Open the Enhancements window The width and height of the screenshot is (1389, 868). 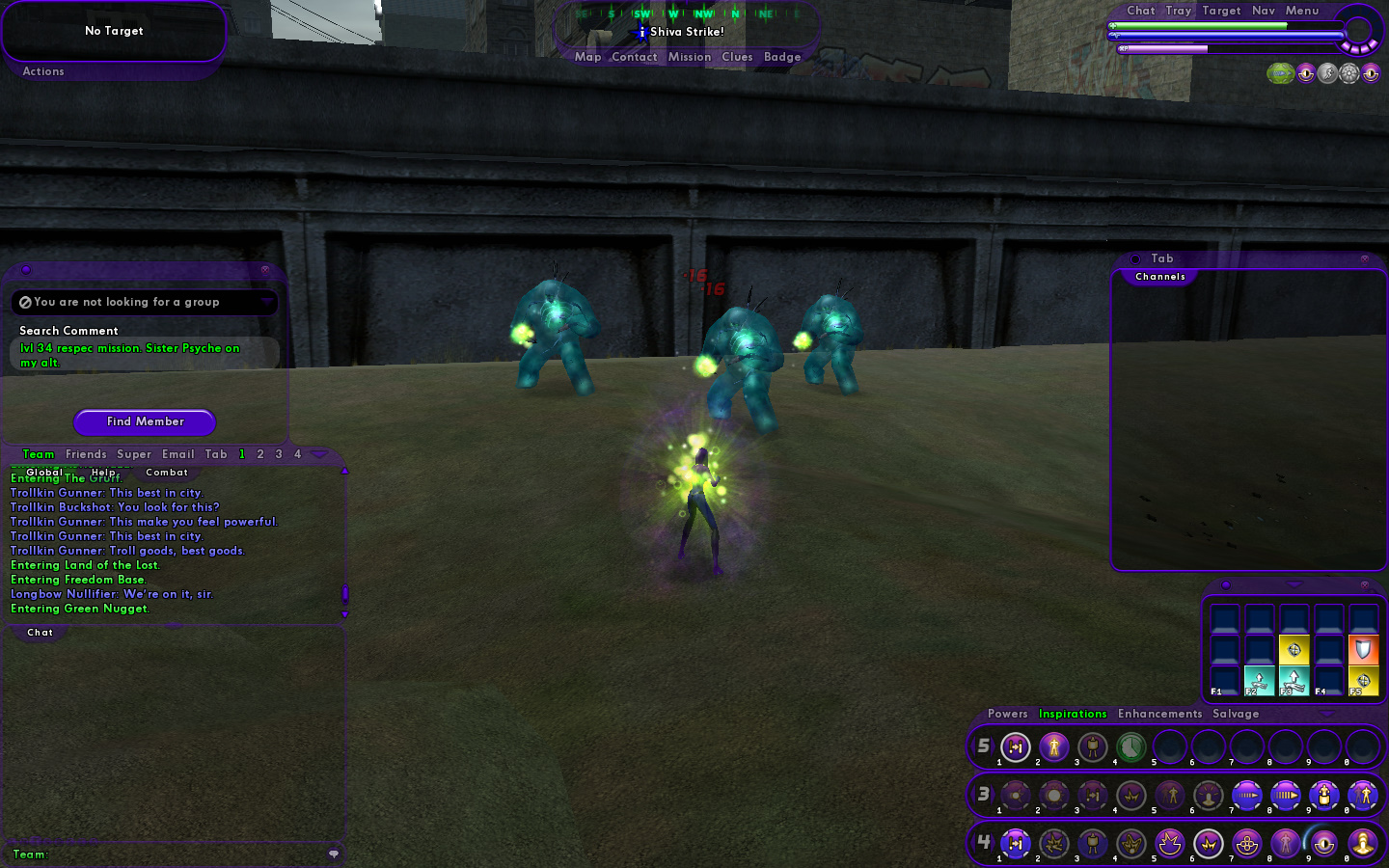pos(1159,714)
